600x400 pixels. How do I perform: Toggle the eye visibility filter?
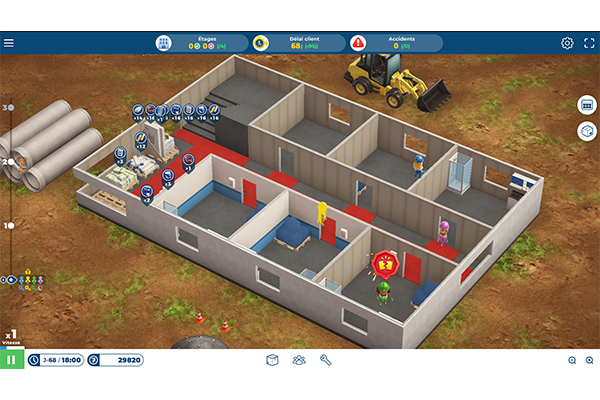click(x=11, y=280)
